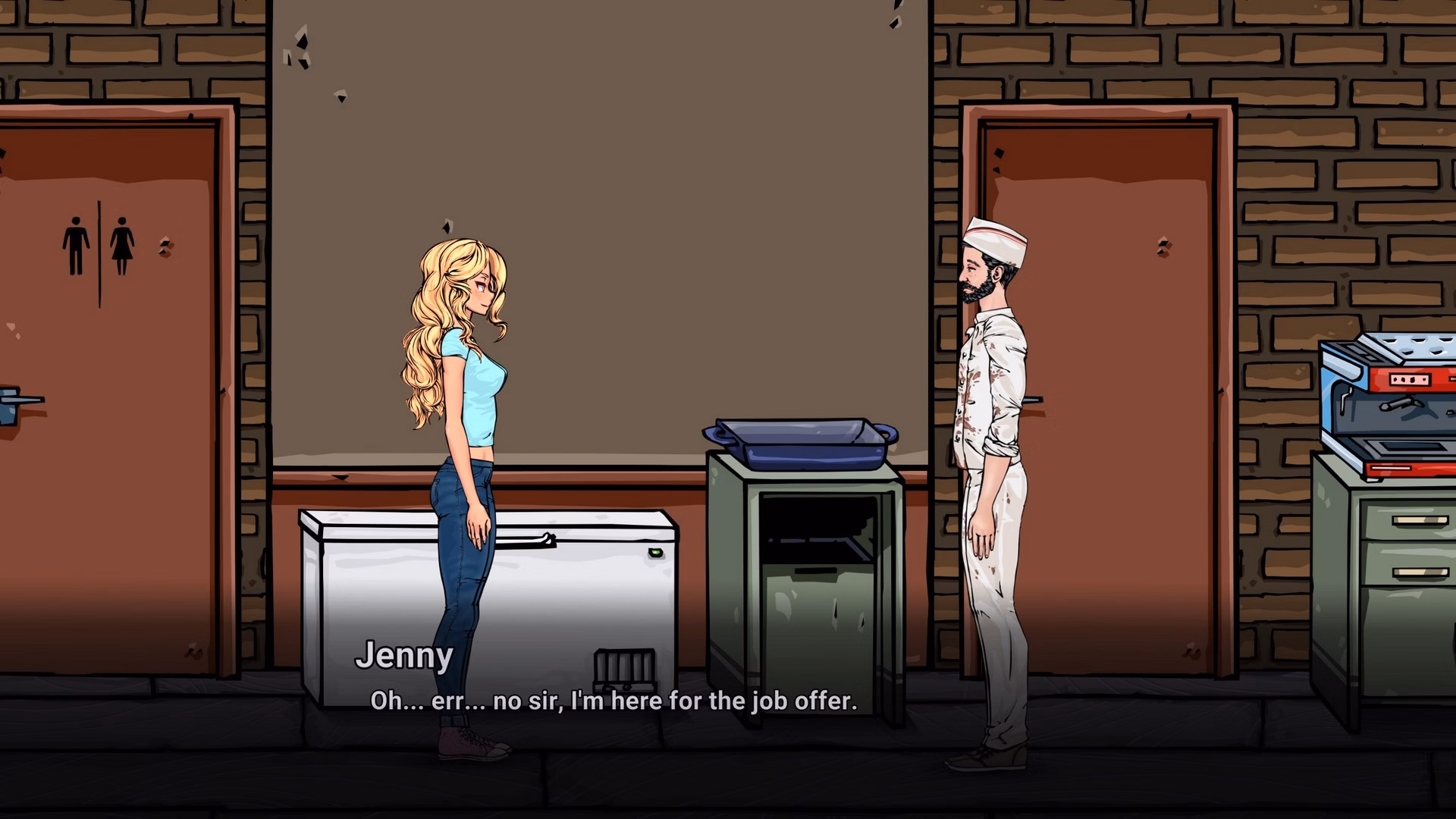Toggle the freezer lid using its handle
The height and width of the screenshot is (819, 1456).
point(527,540)
